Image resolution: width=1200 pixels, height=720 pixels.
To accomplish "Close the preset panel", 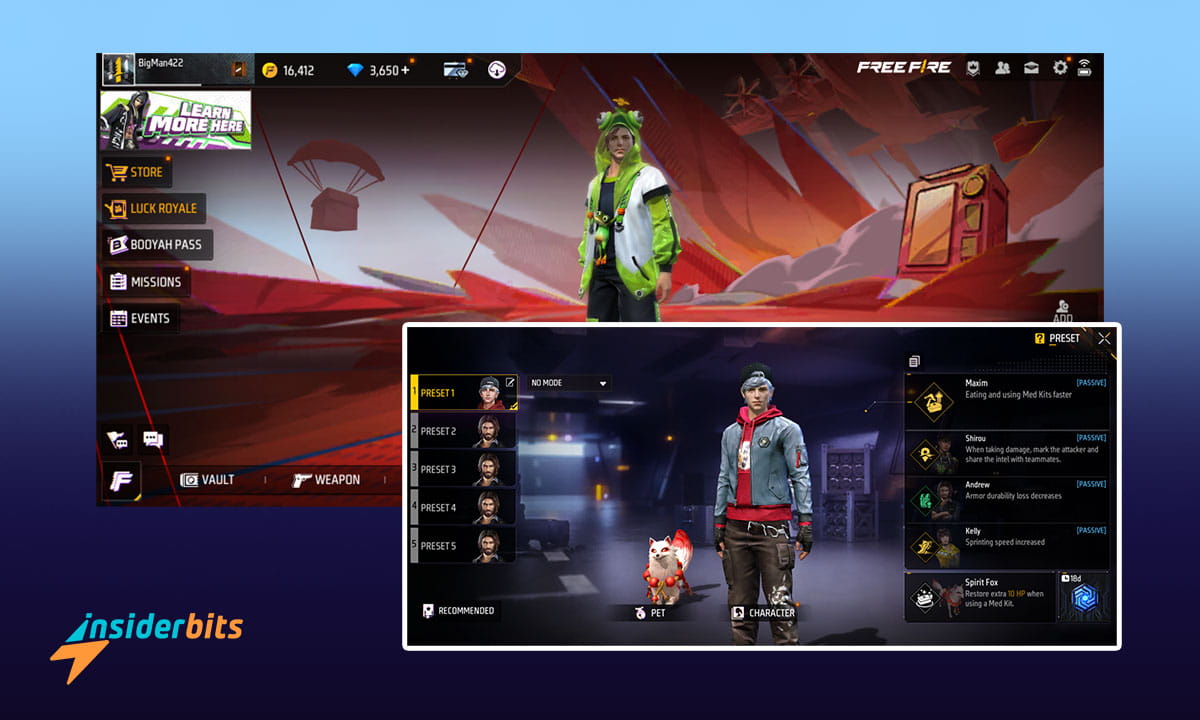I will [1104, 338].
